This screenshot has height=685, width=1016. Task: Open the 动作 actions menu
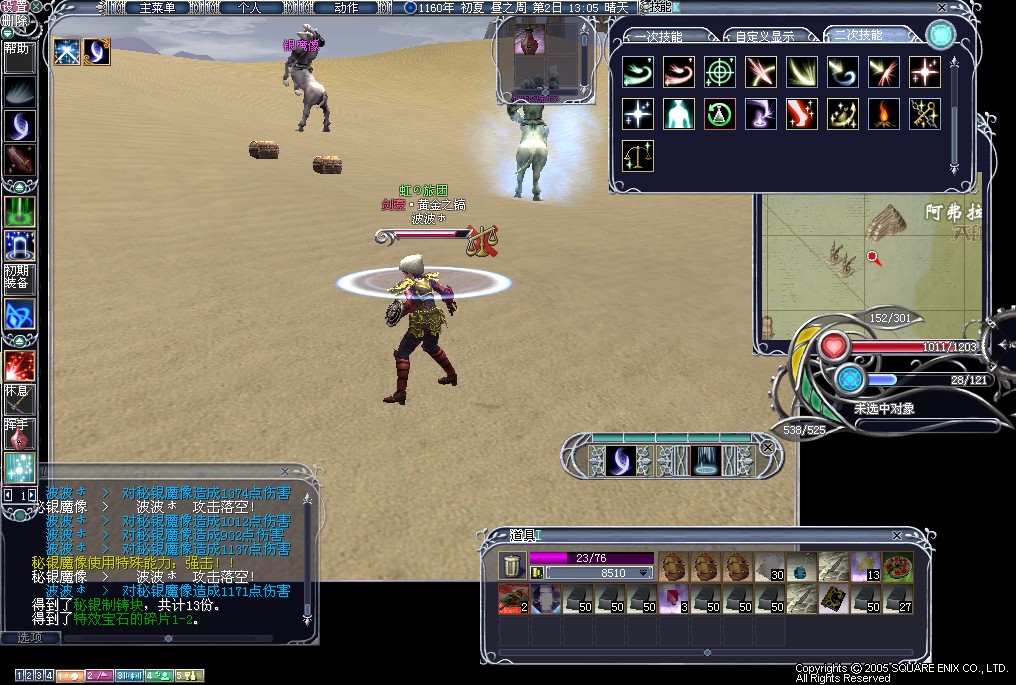(x=345, y=8)
